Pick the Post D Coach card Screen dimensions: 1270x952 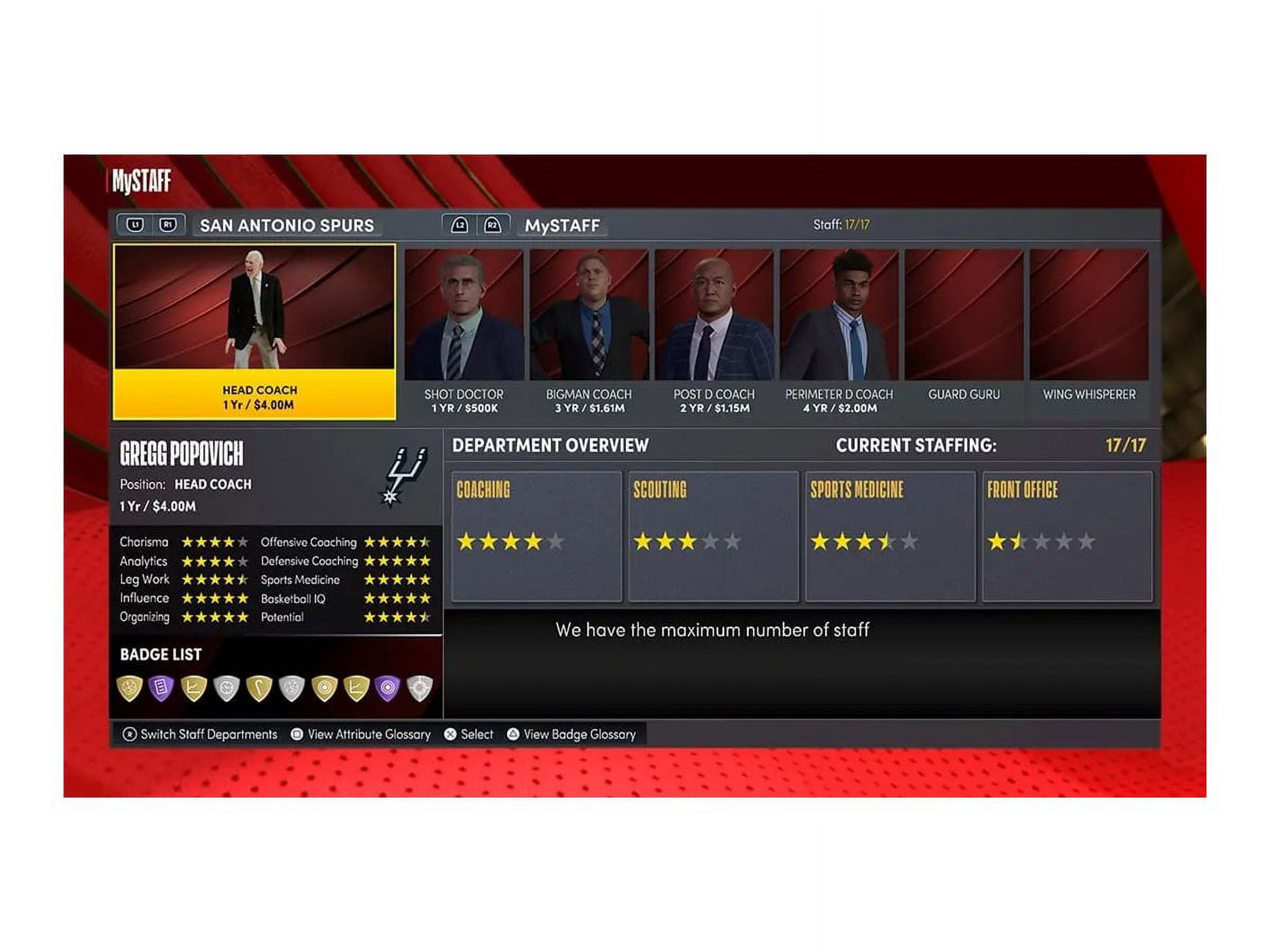point(714,331)
